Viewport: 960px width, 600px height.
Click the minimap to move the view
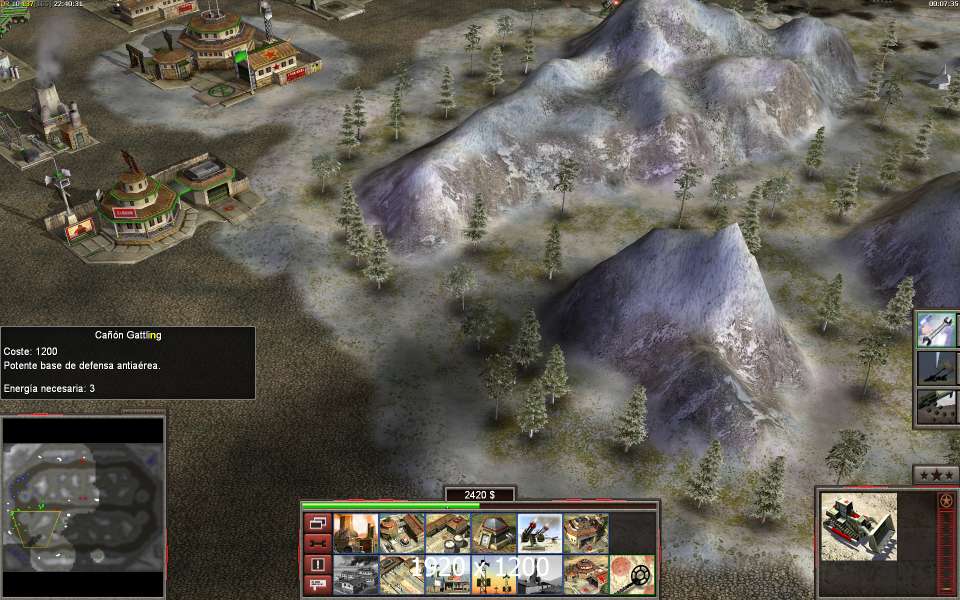coord(82,506)
